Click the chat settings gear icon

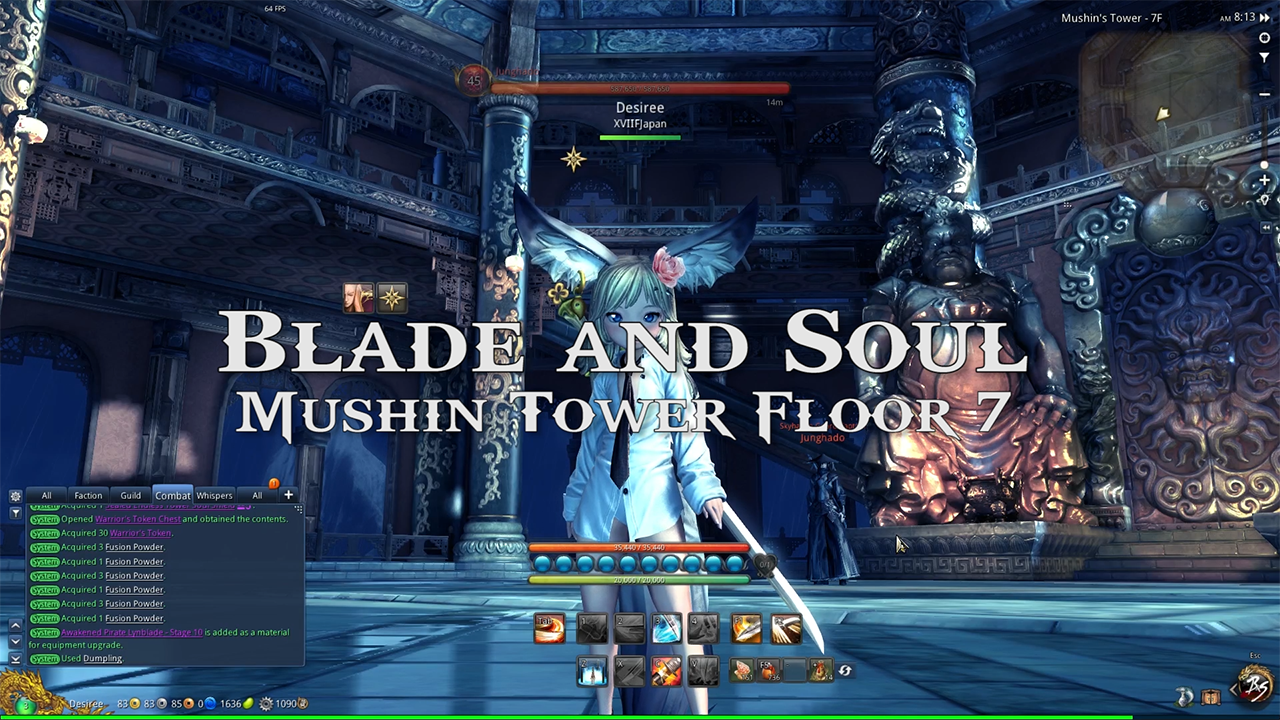(15, 495)
